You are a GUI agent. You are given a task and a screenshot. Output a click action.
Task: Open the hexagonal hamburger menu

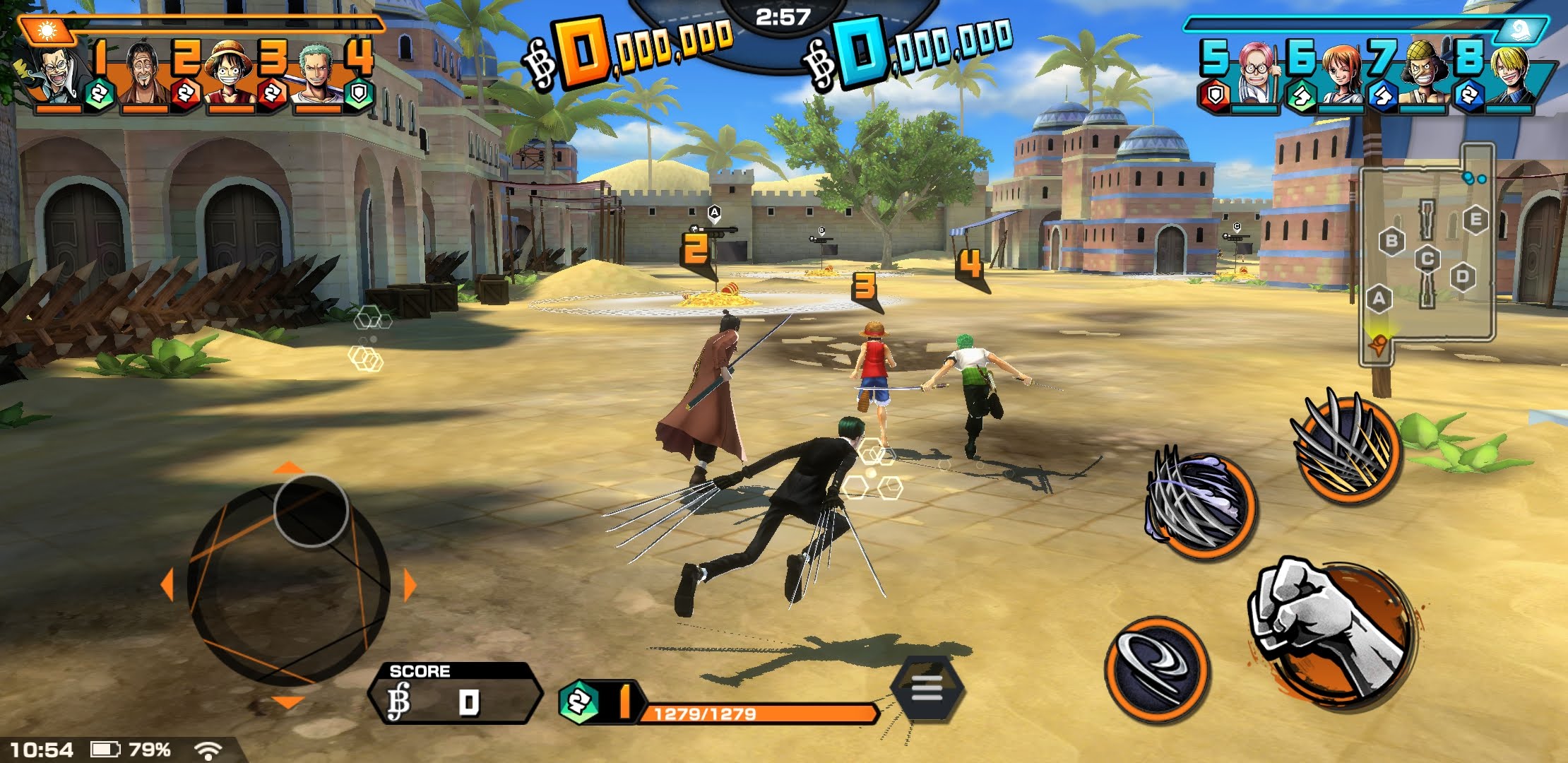tap(927, 687)
